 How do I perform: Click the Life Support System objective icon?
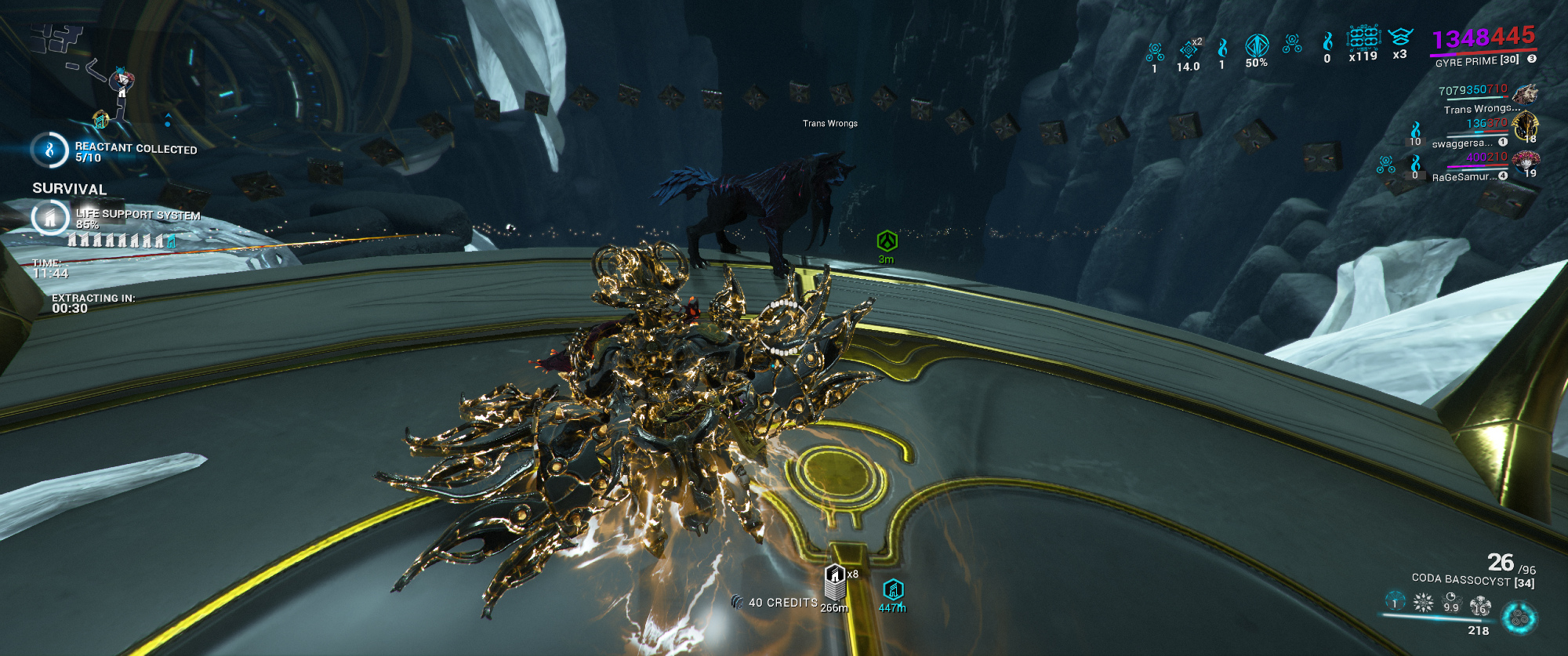(49, 218)
